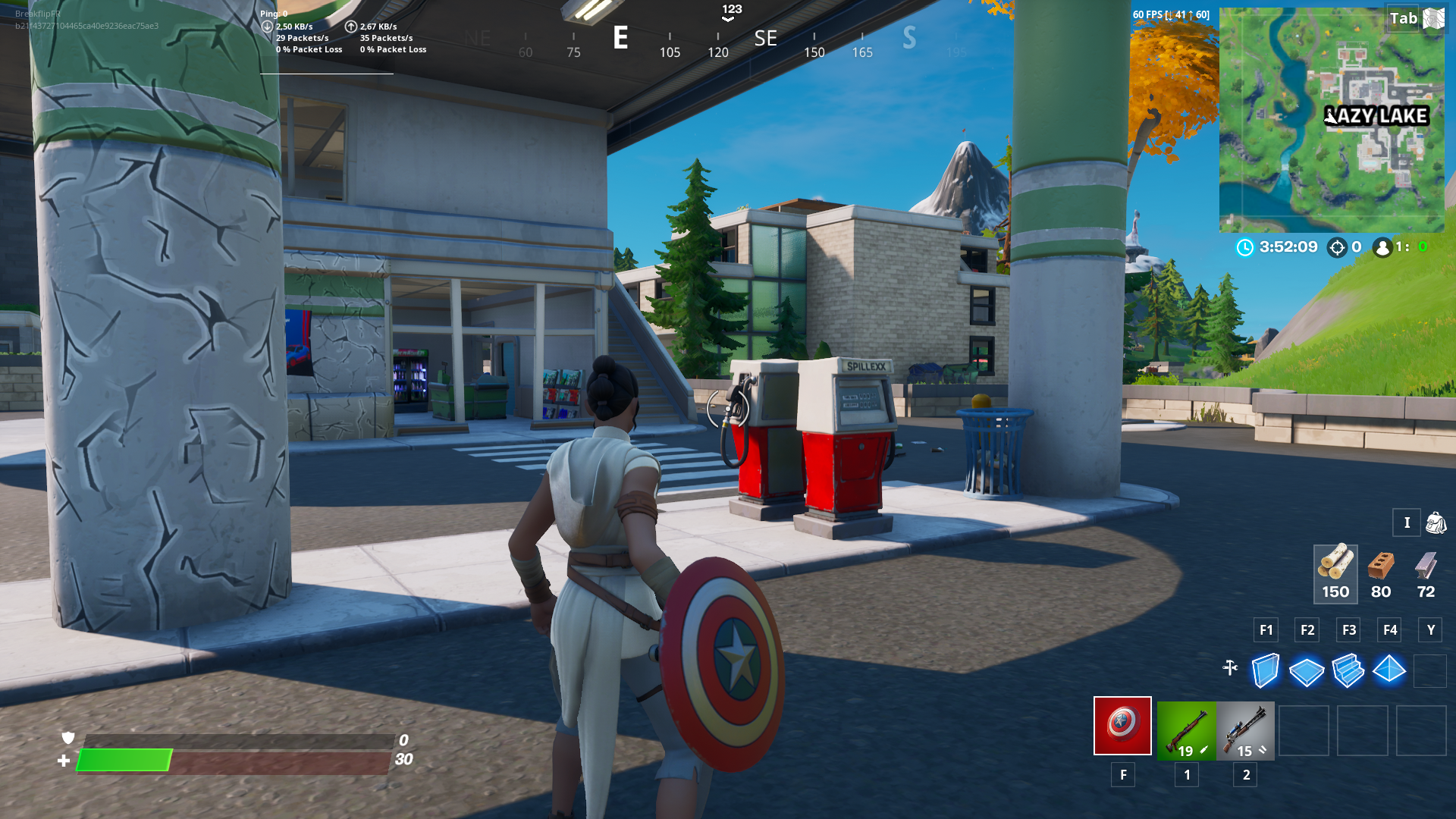Select the brick building material

tap(1381, 573)
